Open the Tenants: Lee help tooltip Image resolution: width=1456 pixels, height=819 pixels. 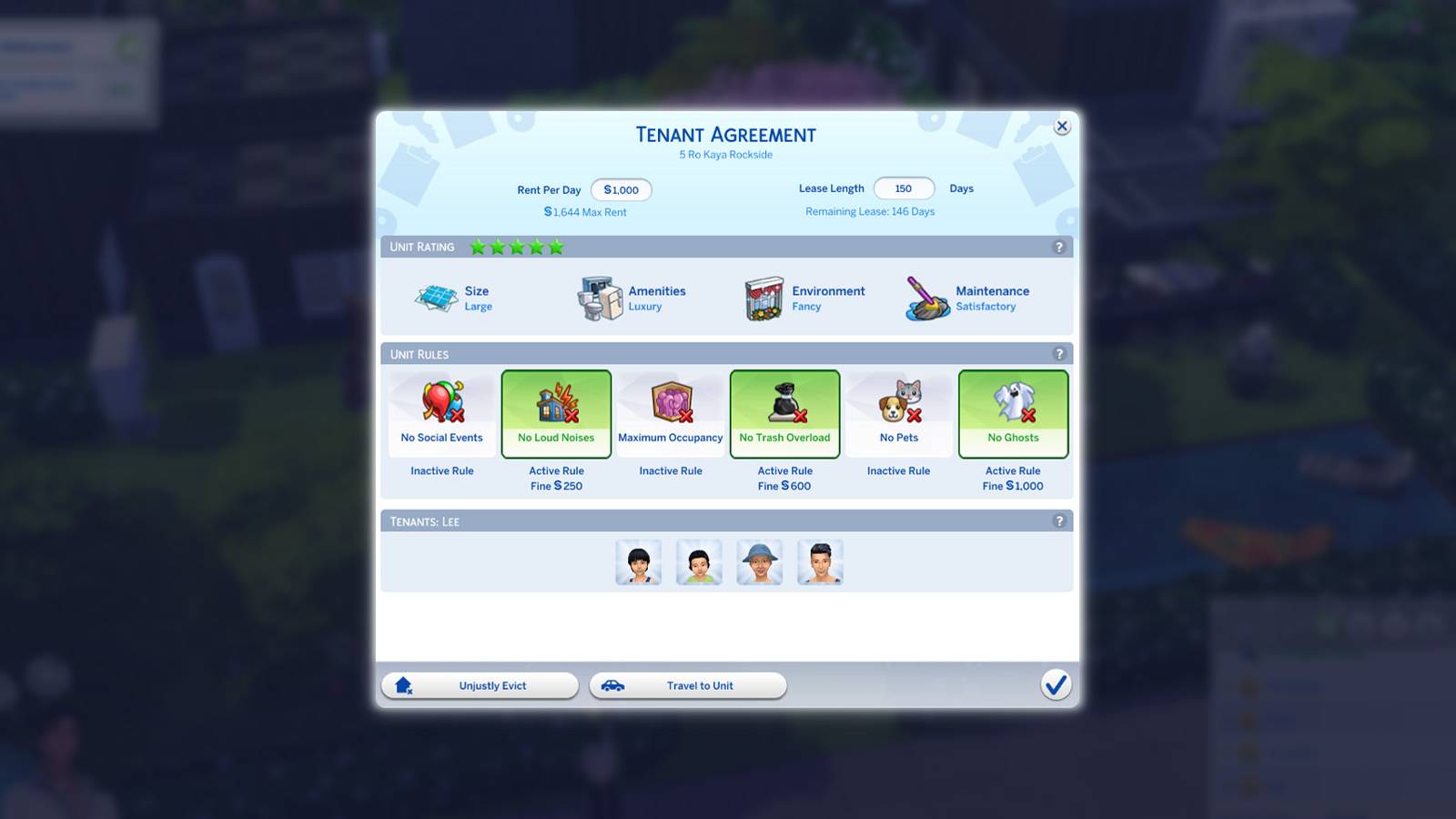pyautogui.click(x=1057, y=521)
